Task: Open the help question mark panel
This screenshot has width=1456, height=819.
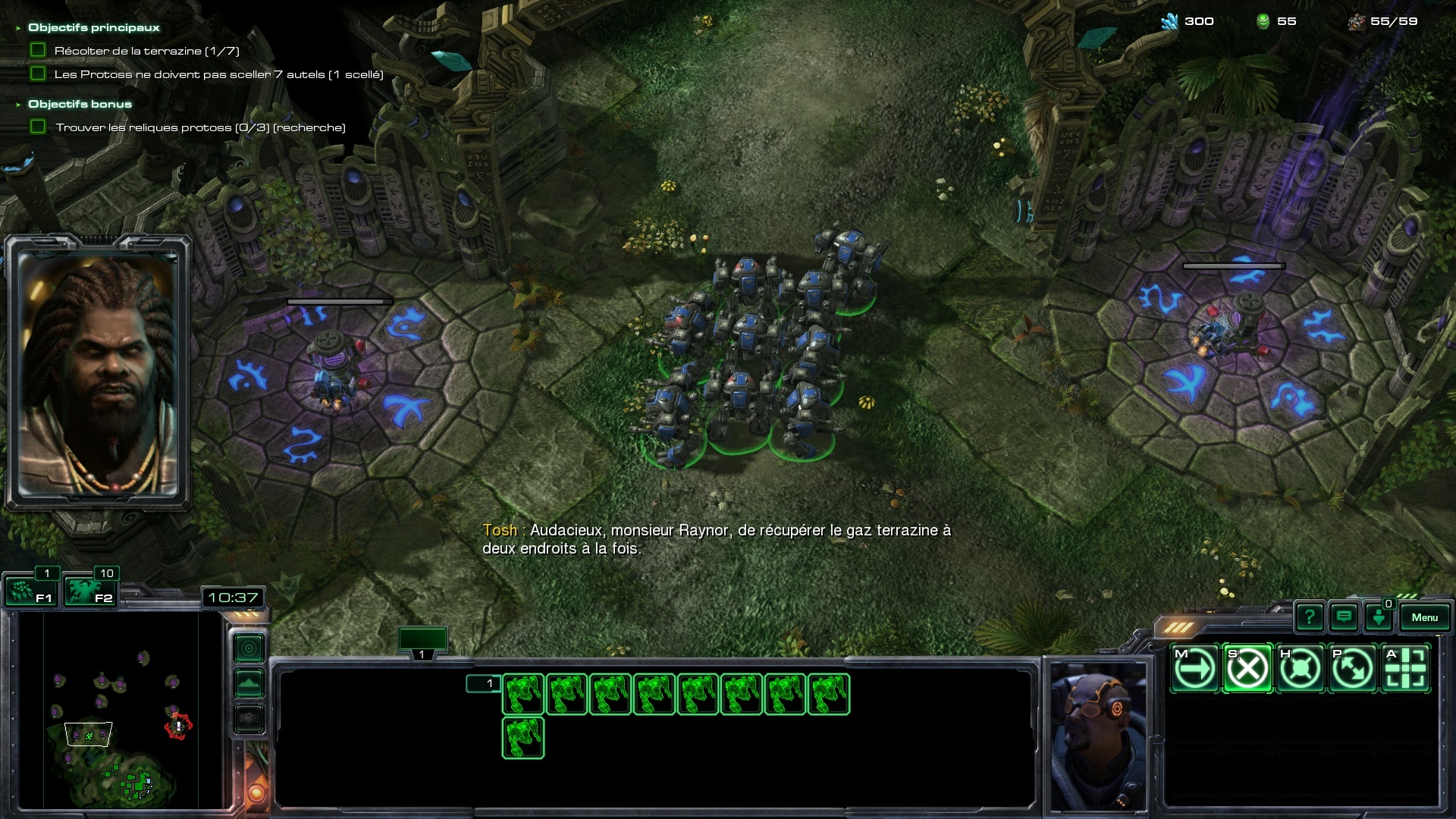Action: 1309,617
